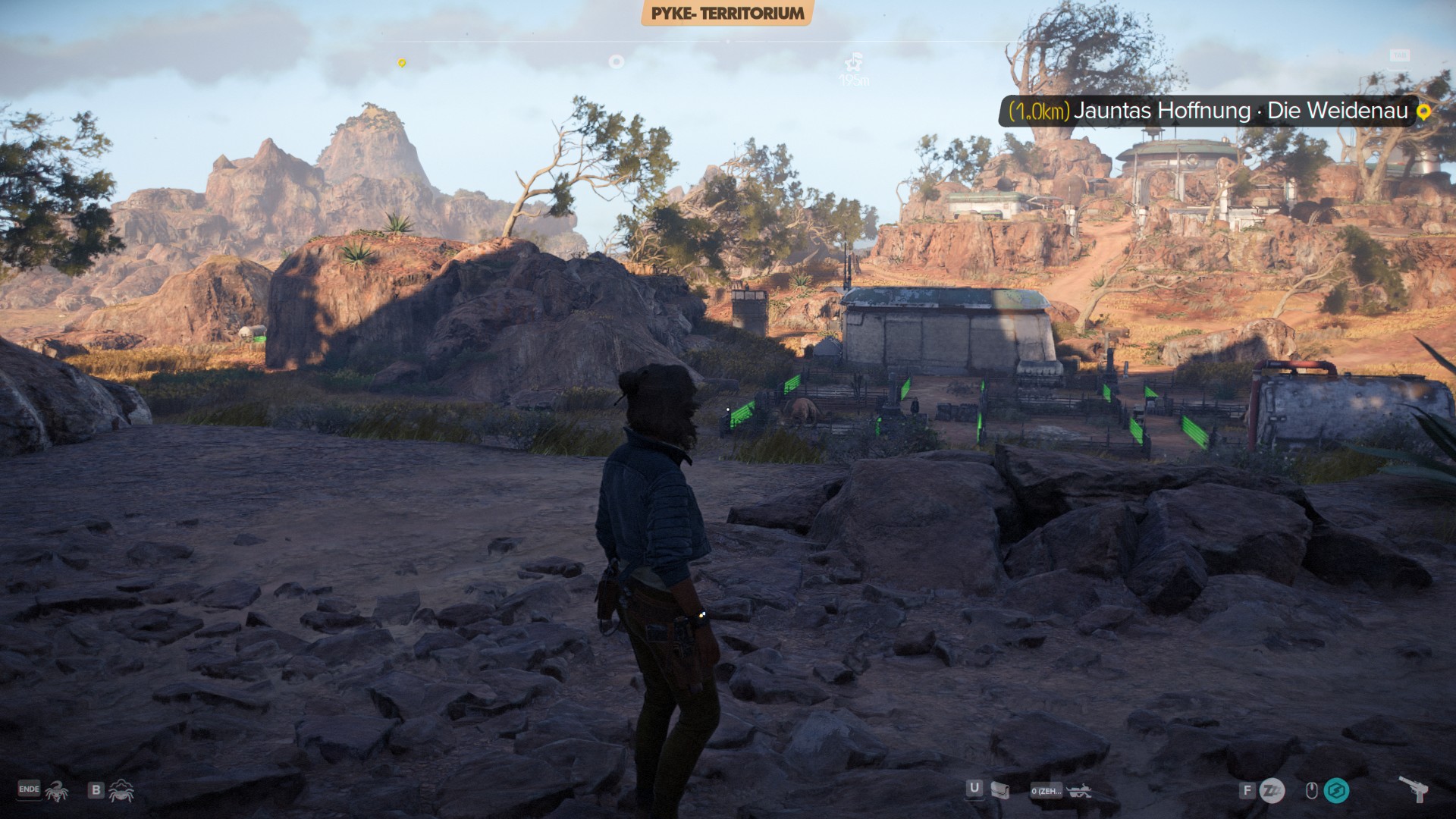Click the yellow waypoint marker on the compass

(x=402, y=64)
